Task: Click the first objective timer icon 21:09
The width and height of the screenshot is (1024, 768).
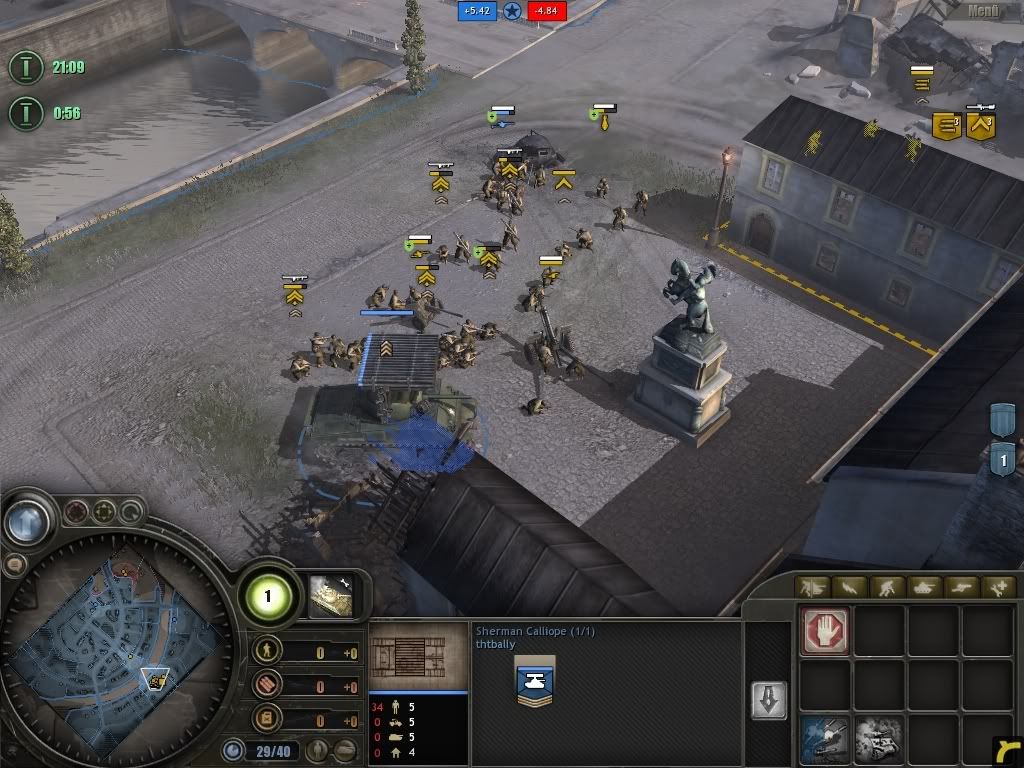Action: pyautogui.click(x=25, y=68)
